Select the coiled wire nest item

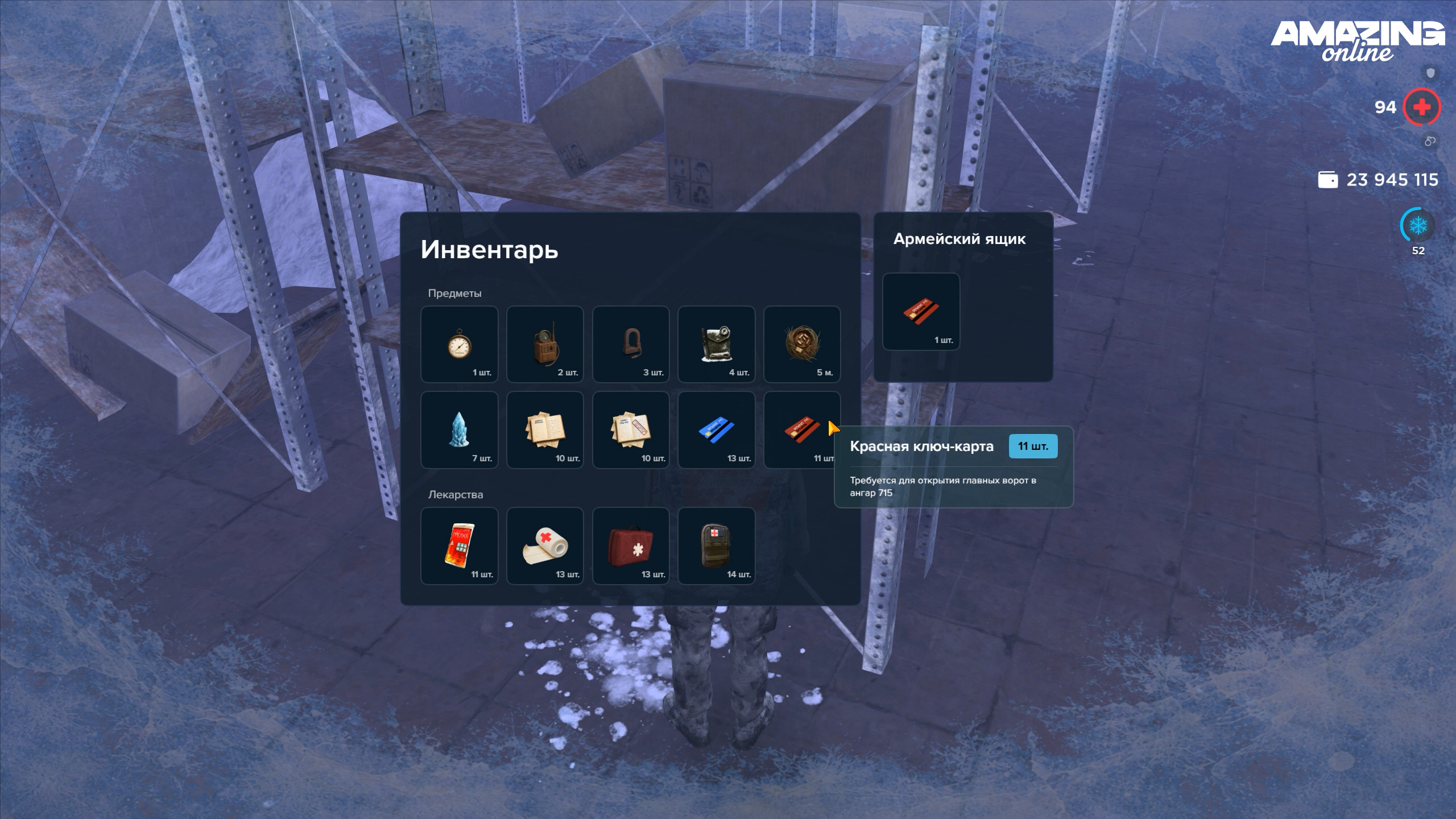click(x=802, y=344)
